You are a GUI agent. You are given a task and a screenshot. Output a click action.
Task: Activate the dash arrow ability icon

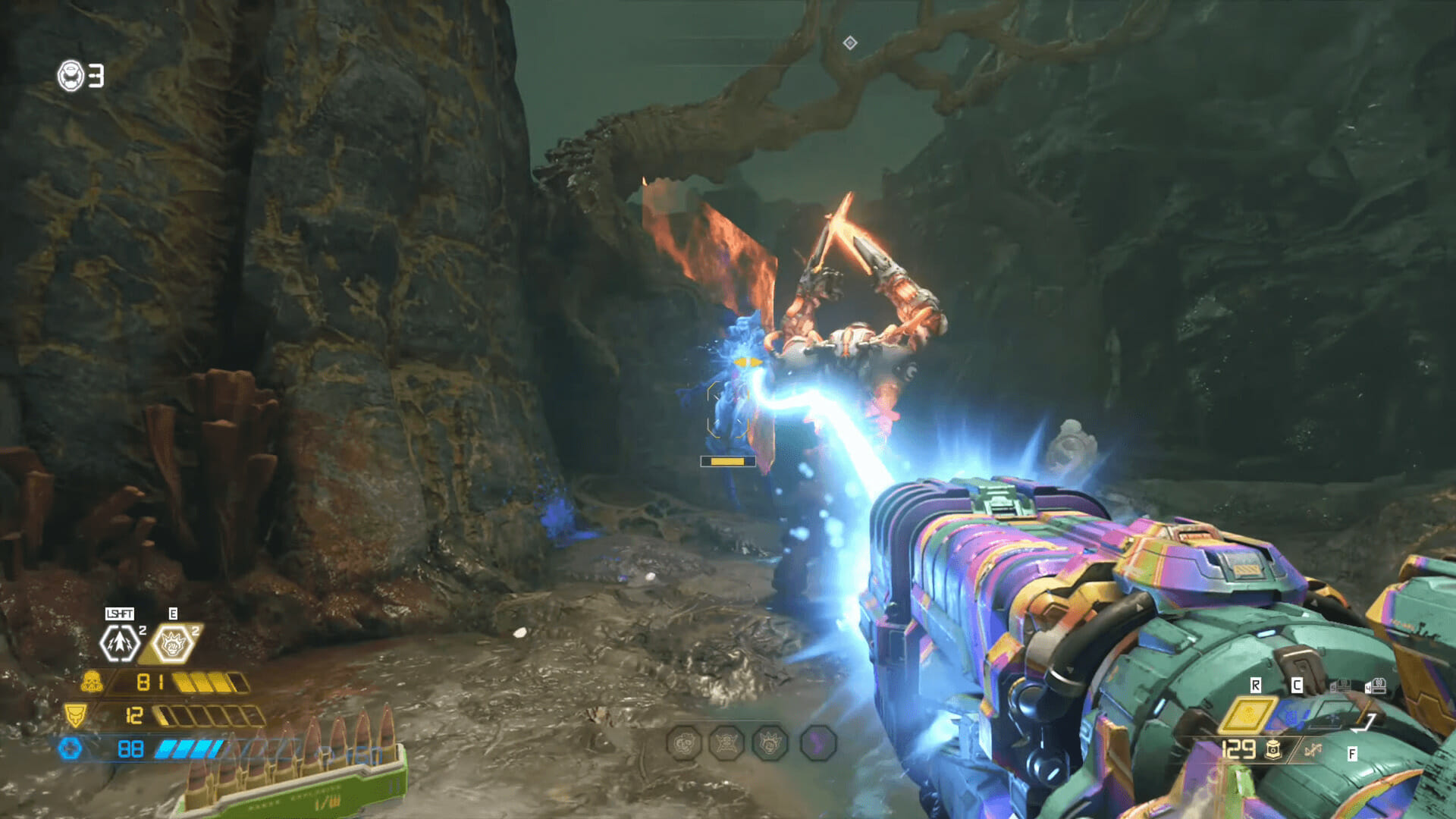coord(120,643)
